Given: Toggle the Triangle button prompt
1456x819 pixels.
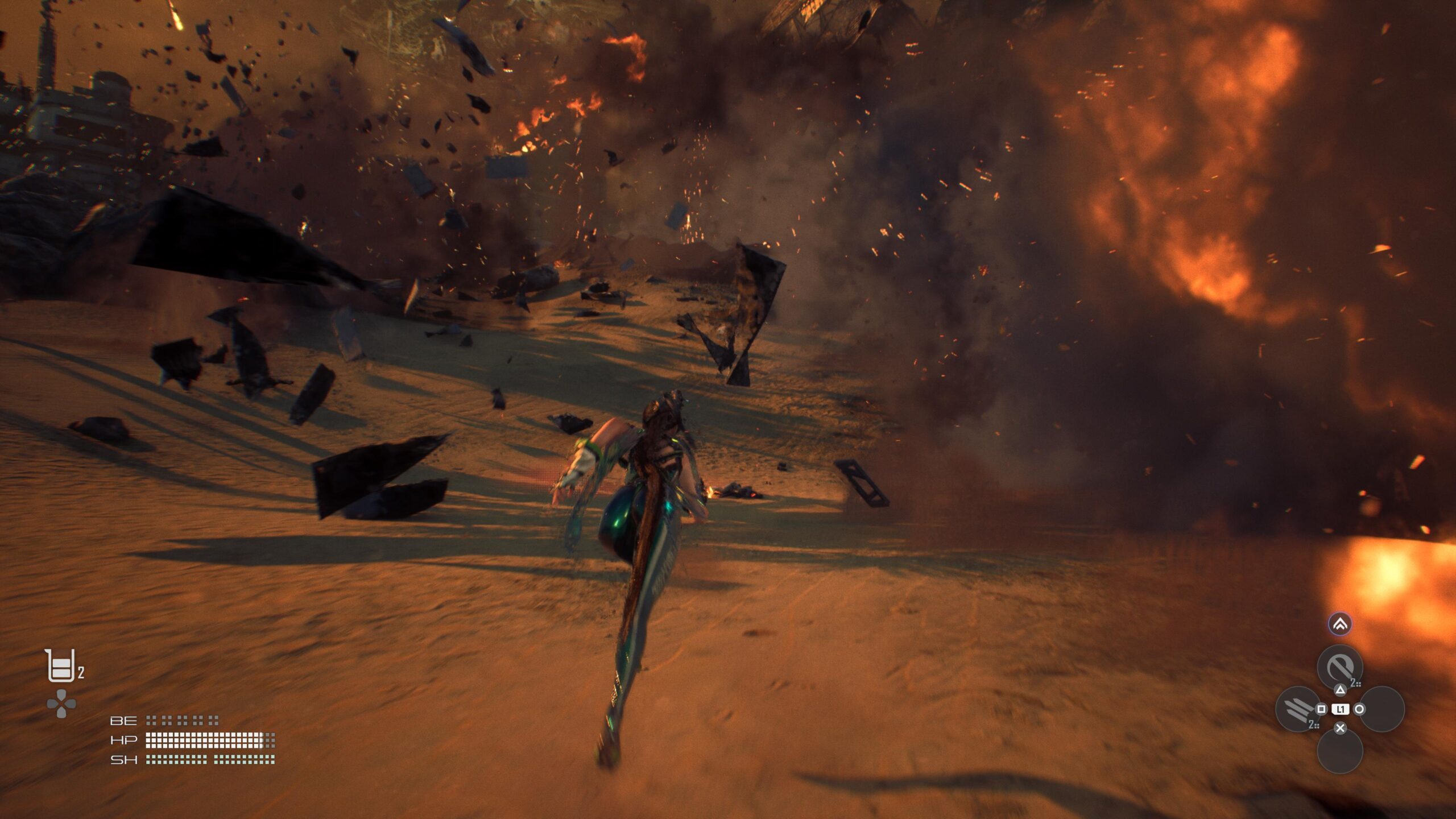Looking at the screenshot, I should [x=1341, y=690].
